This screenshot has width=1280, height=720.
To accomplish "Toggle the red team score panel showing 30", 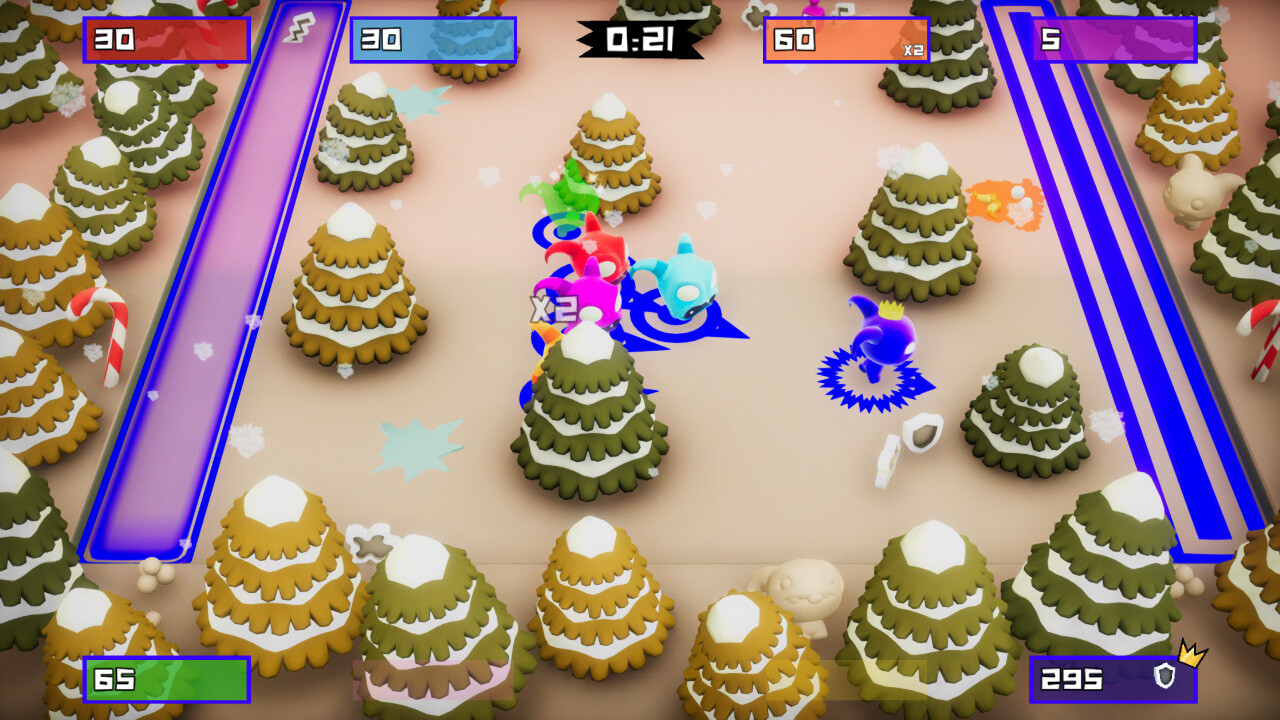I will click(x=167, y=40).
